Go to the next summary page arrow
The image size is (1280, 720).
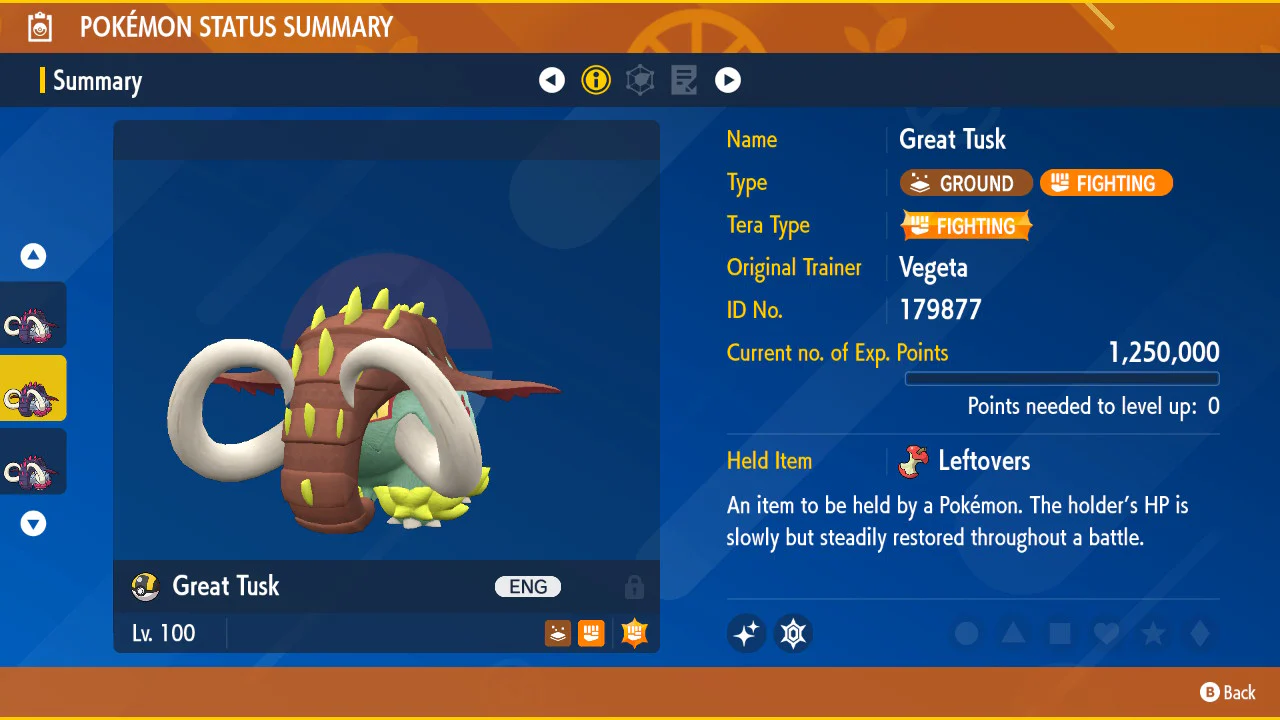coord(728,80)
